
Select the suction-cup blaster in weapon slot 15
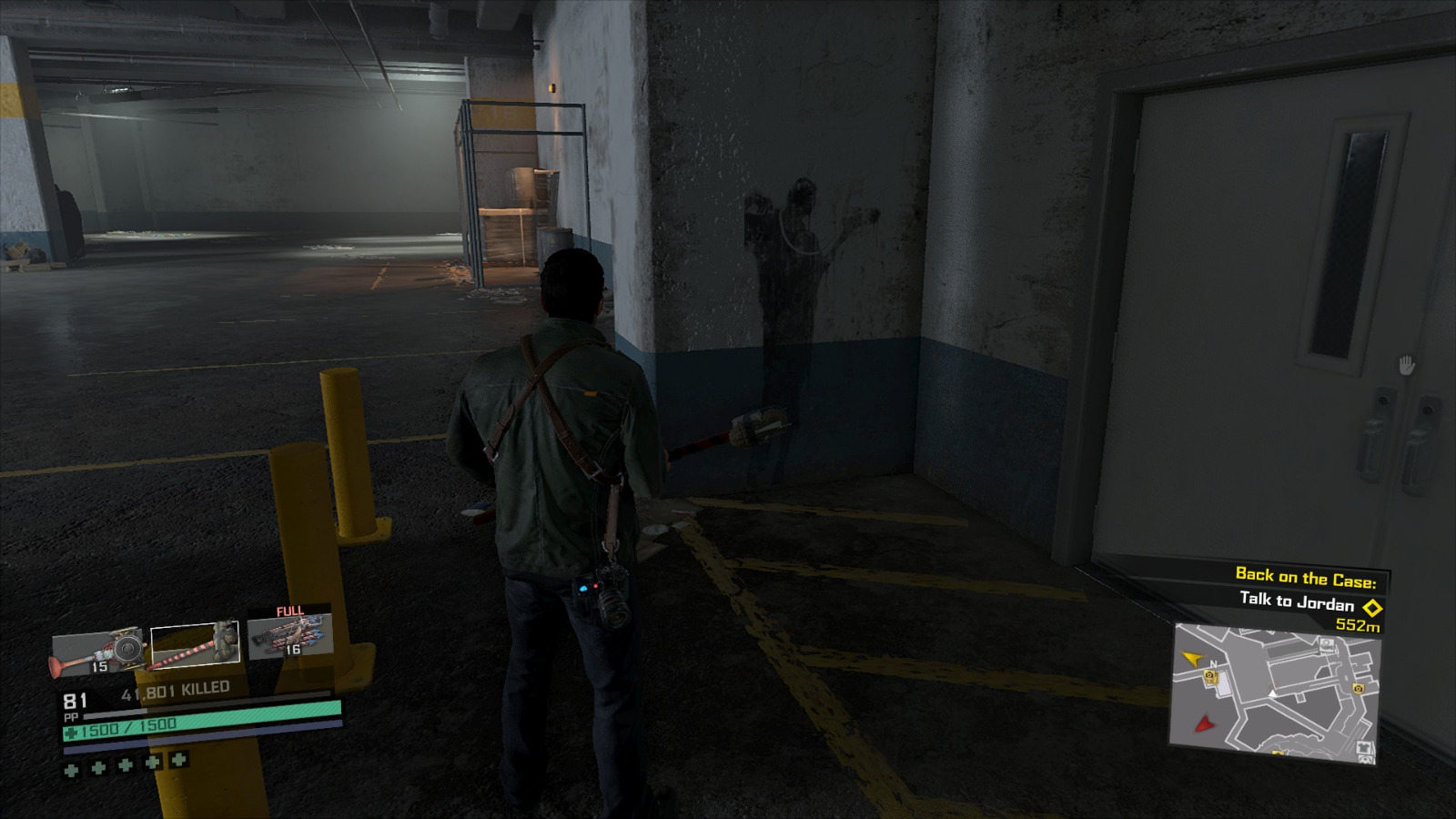coord(98,650)
